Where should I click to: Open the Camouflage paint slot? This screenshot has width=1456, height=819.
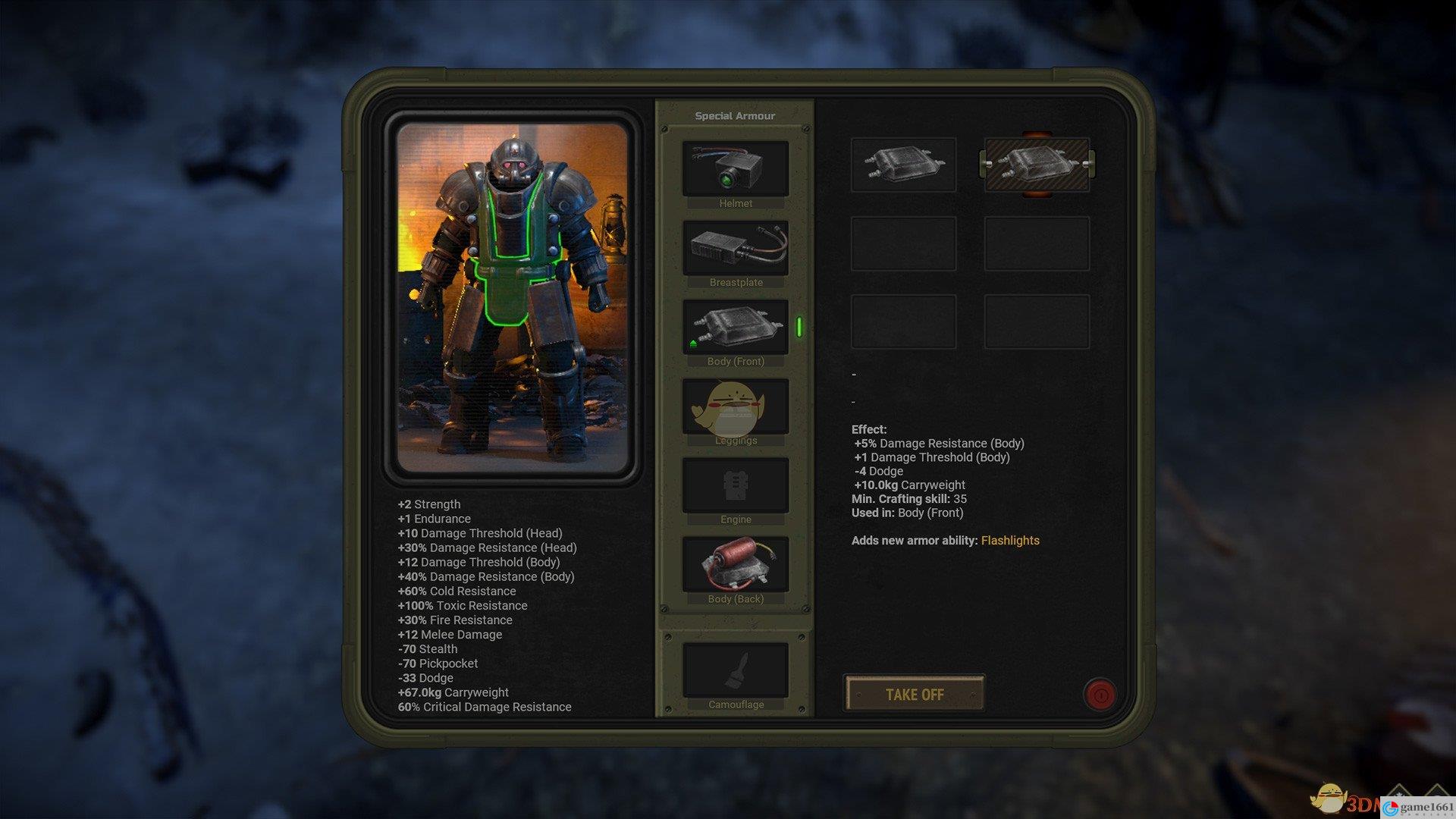pos(735,670)
